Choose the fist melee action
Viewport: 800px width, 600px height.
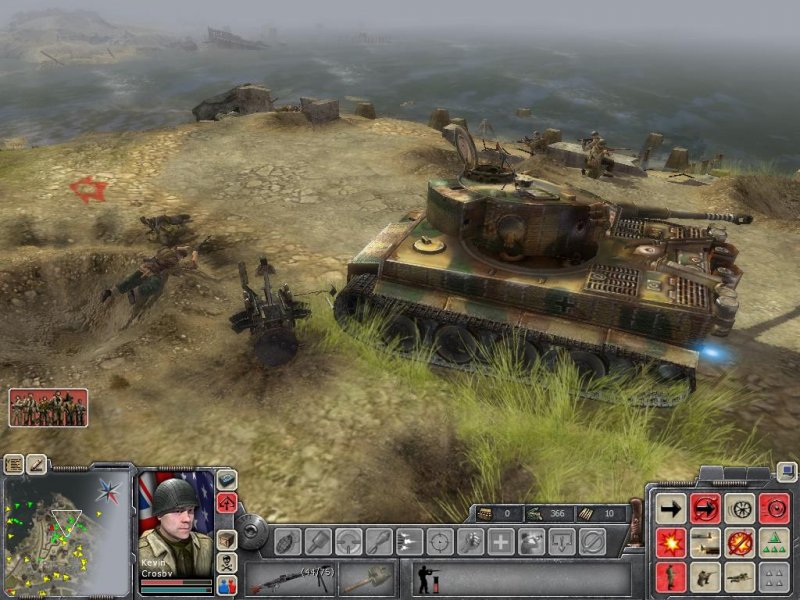click(470, 541)
